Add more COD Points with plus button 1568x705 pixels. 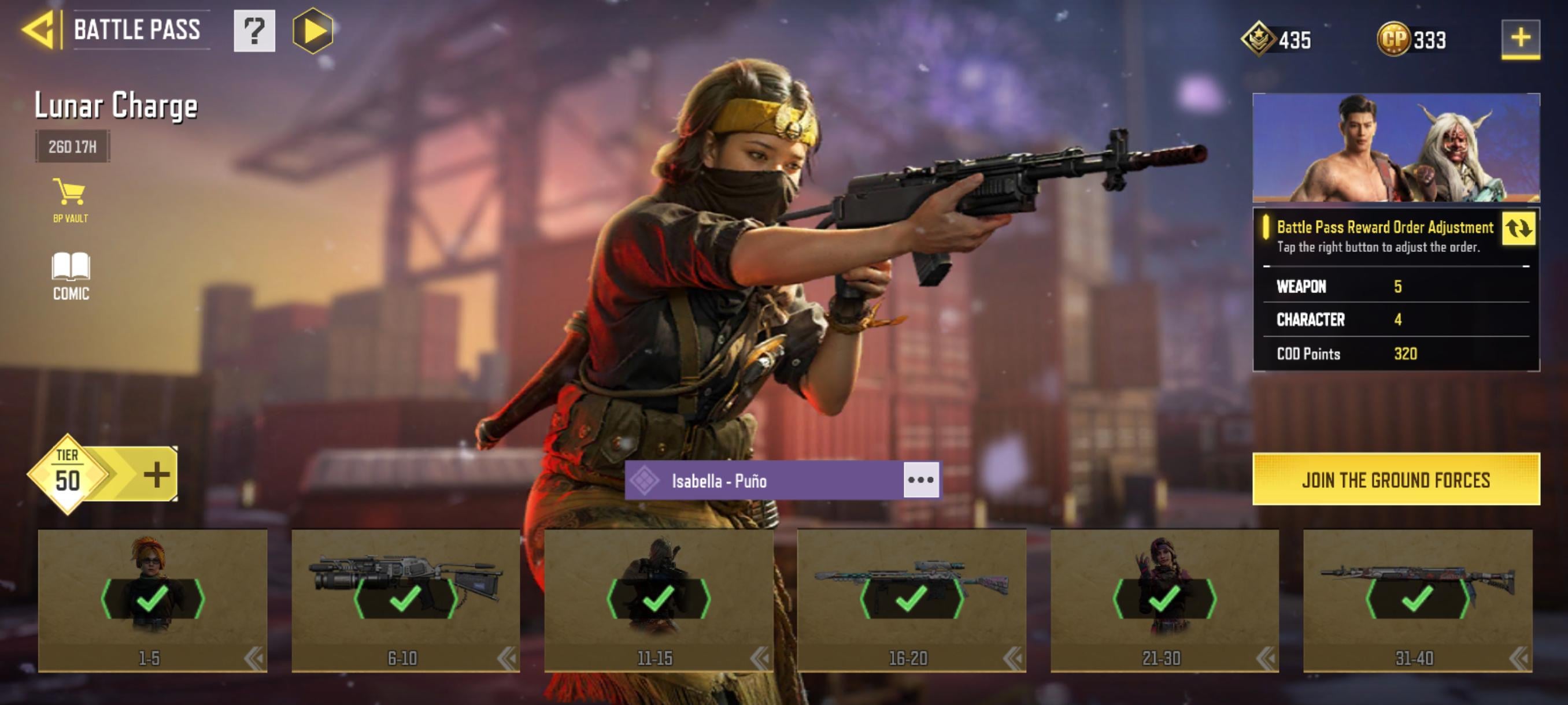pyautogui.click(x=1520, y=38)
